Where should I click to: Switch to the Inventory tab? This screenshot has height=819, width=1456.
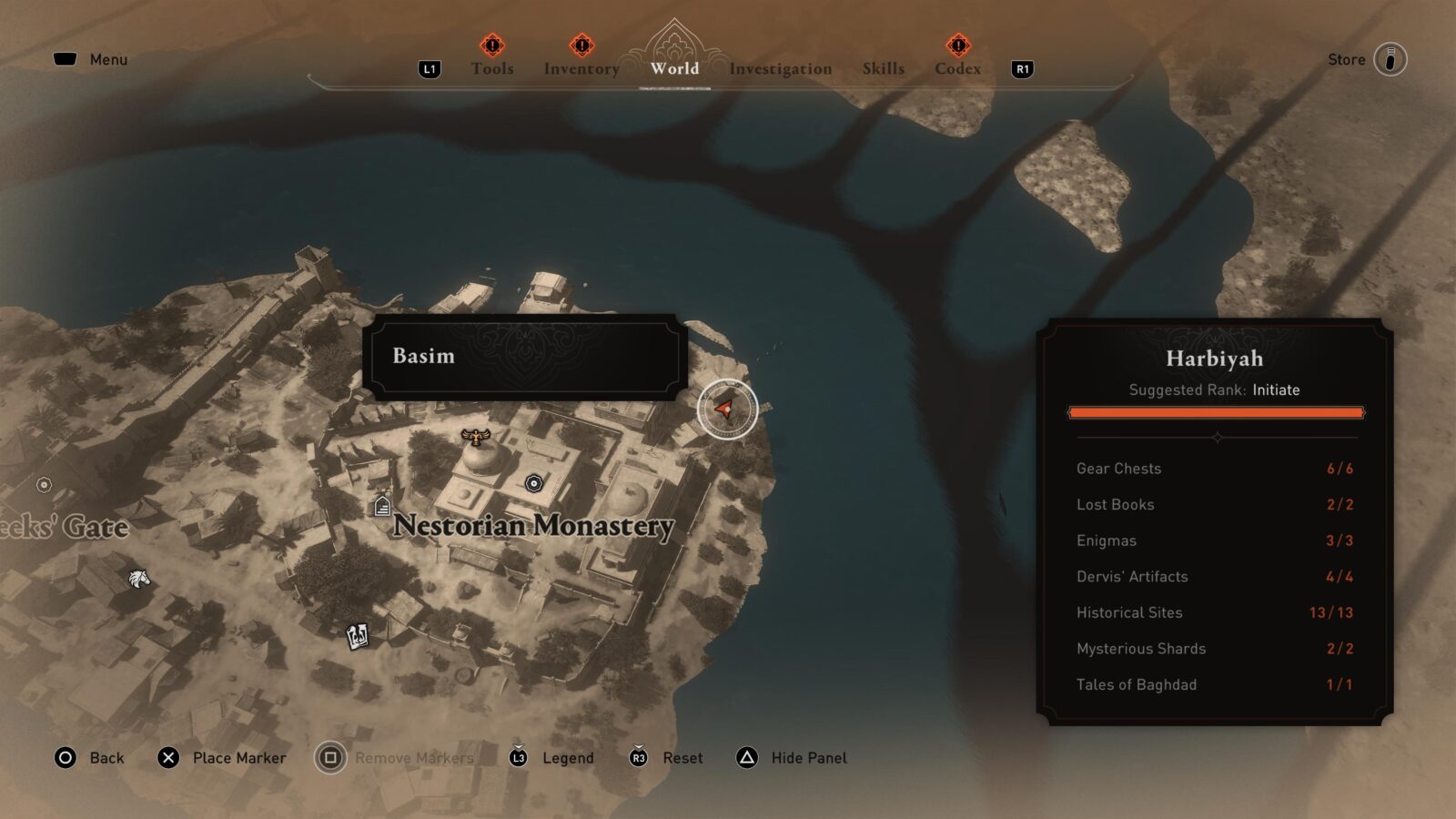point(581,68)
